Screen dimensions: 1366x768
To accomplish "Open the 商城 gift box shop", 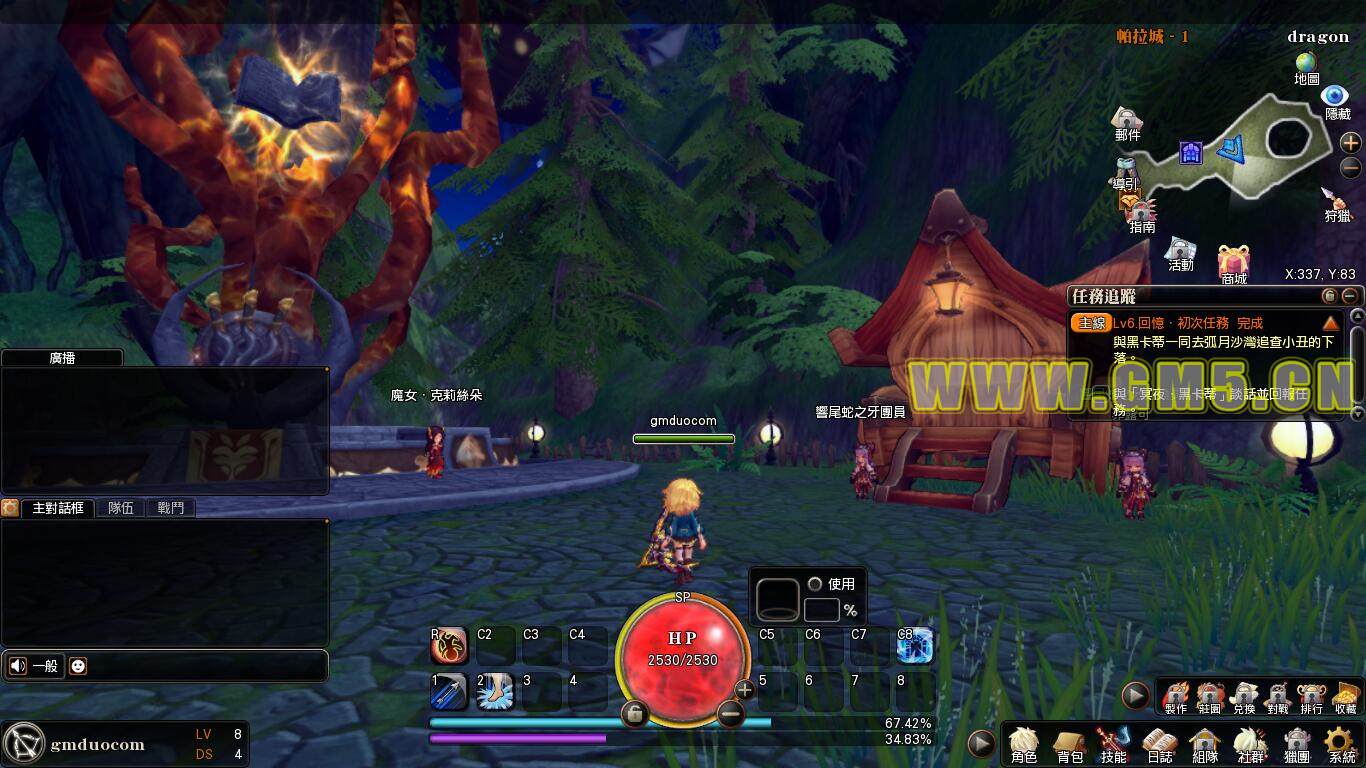I will pos(1233,264).
